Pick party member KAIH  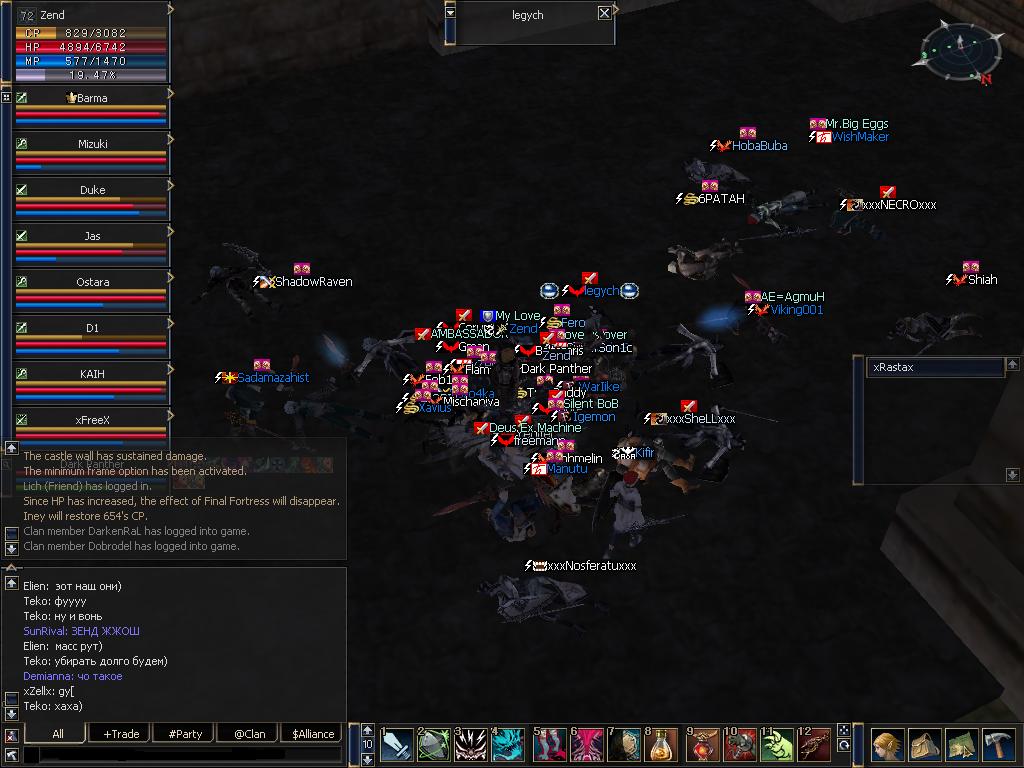(x=92, y=374)
